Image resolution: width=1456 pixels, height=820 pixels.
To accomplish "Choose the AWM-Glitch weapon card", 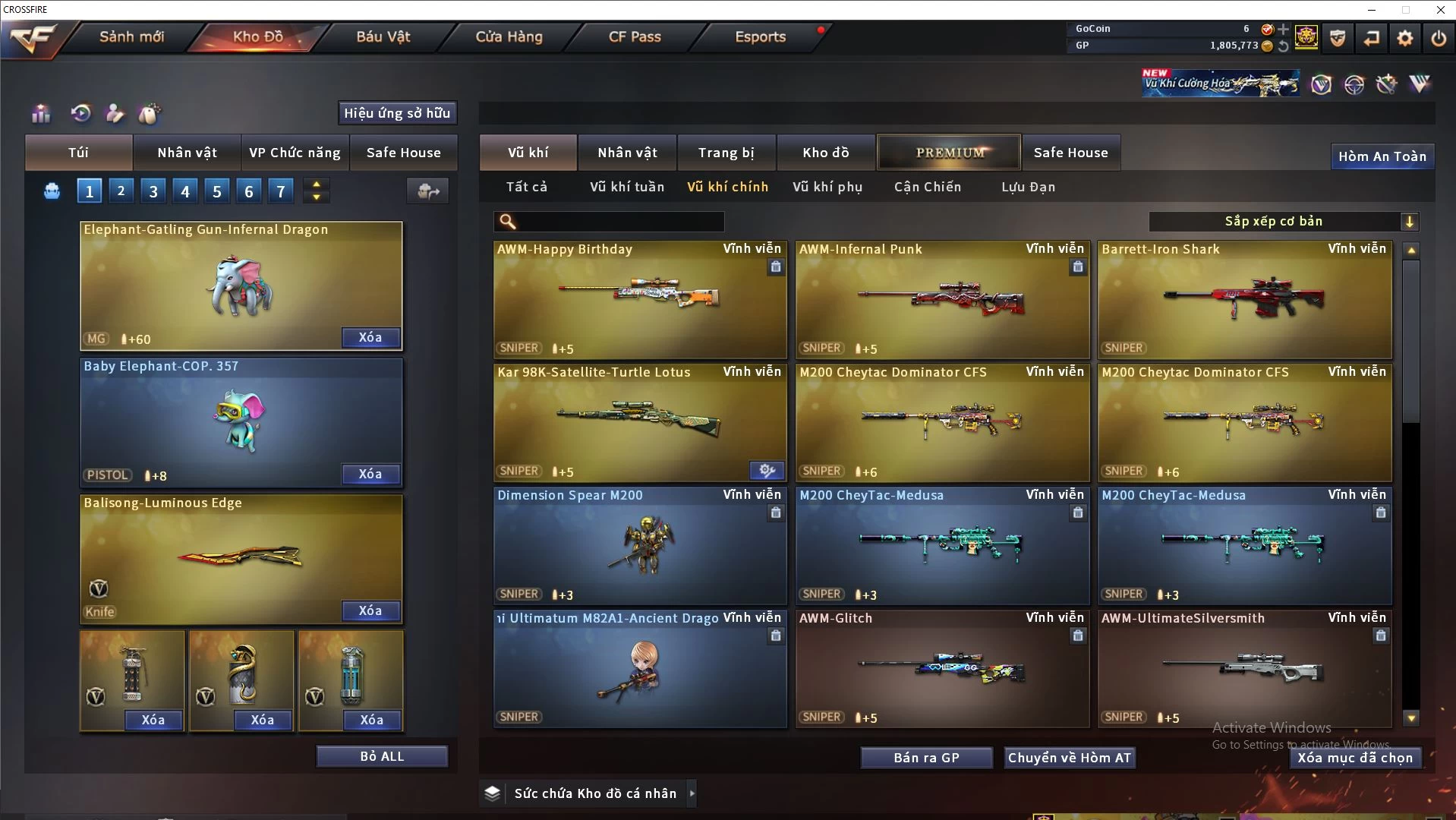I will (941, 669).
